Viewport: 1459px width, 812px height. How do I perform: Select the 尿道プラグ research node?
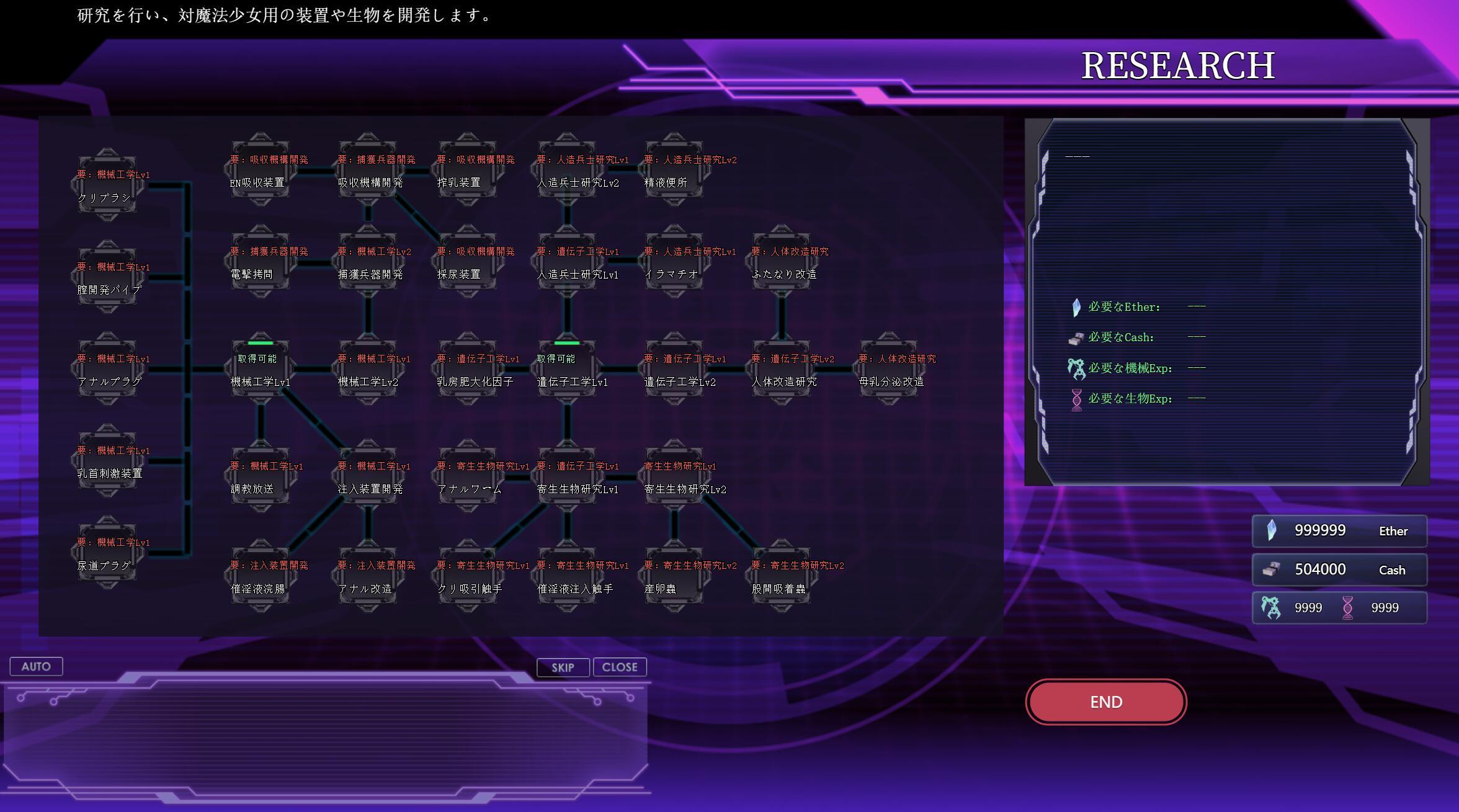click(107, 552)
